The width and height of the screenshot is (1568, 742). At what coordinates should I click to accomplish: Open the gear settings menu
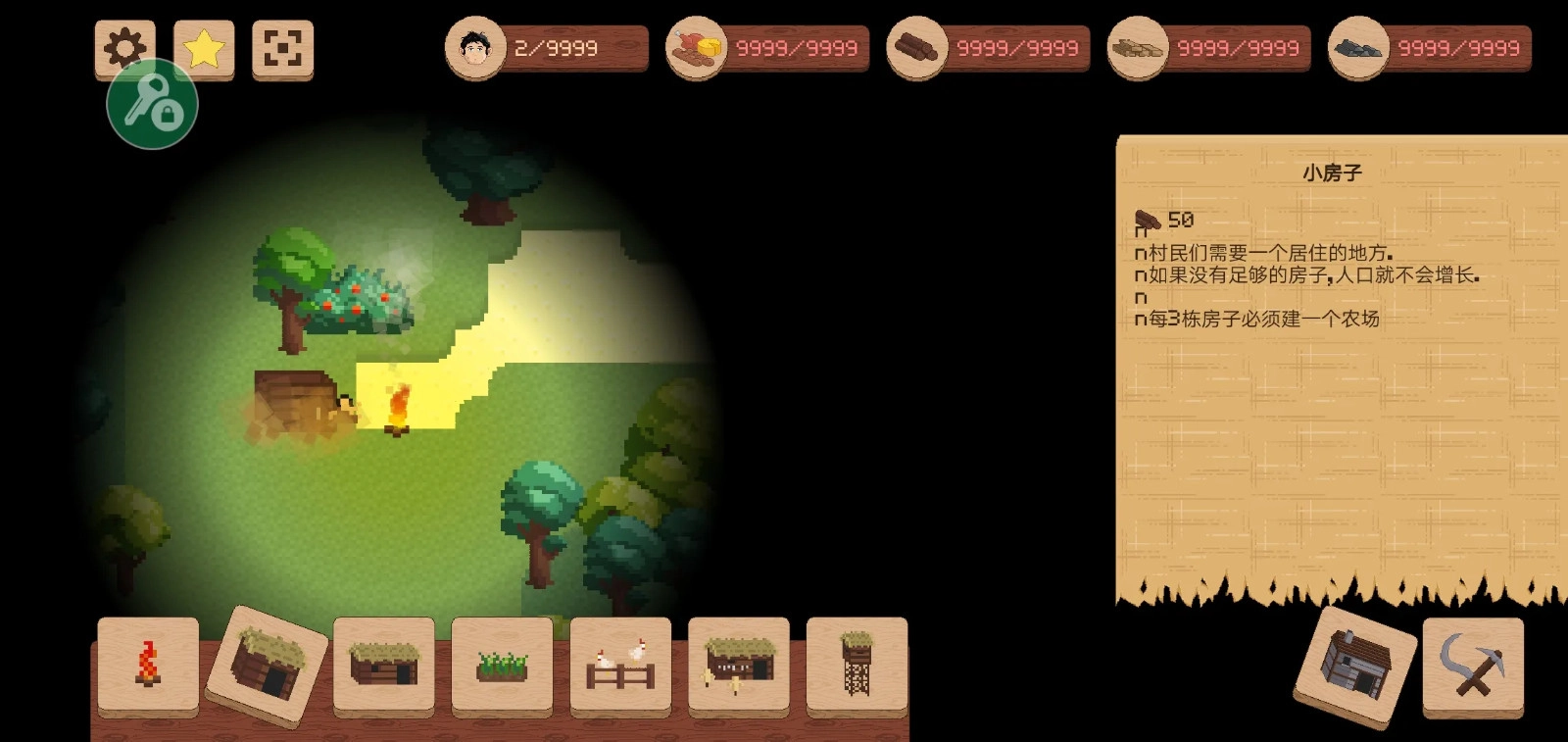point(124,47)
